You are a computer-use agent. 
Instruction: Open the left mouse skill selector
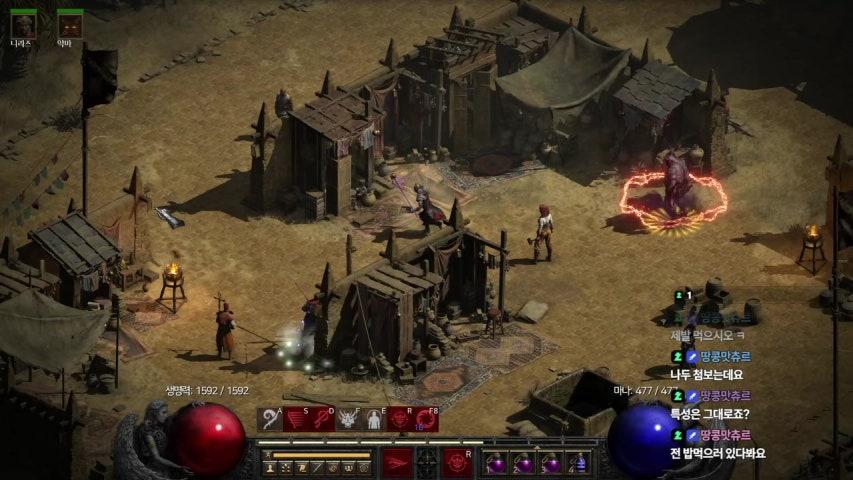398,462
